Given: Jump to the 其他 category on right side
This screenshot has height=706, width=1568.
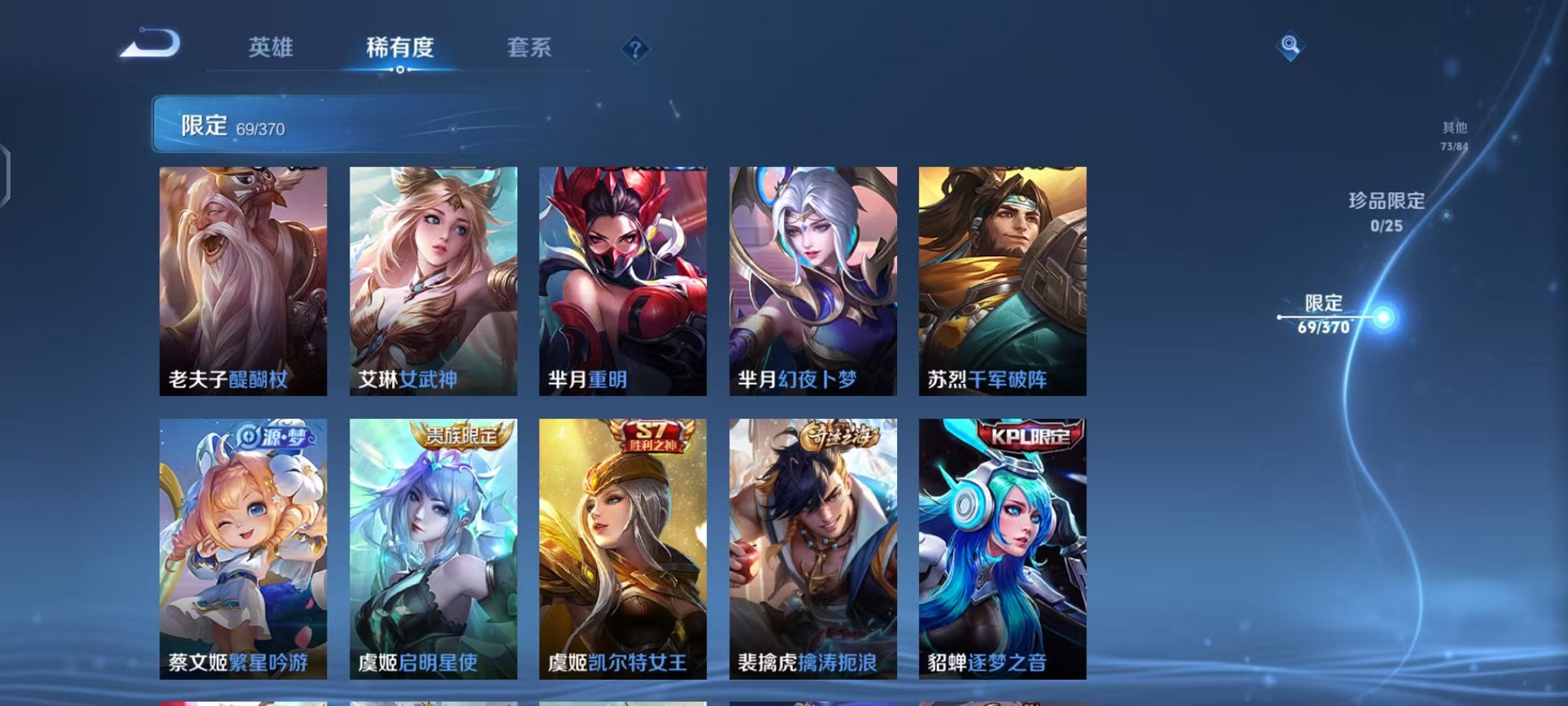Looking at the screenshot, I should pos(1457,131).
